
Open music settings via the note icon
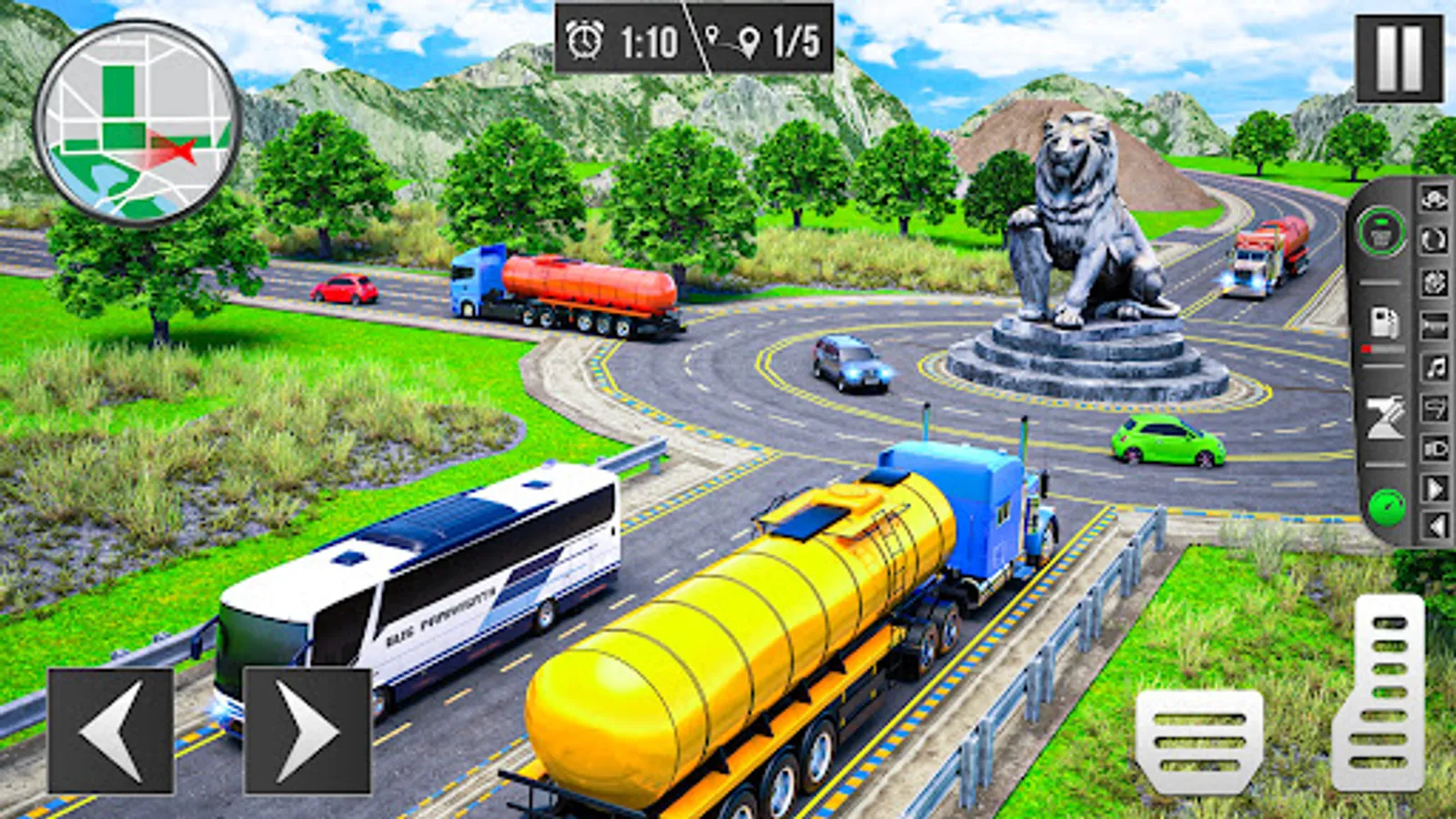point(1434,366)
